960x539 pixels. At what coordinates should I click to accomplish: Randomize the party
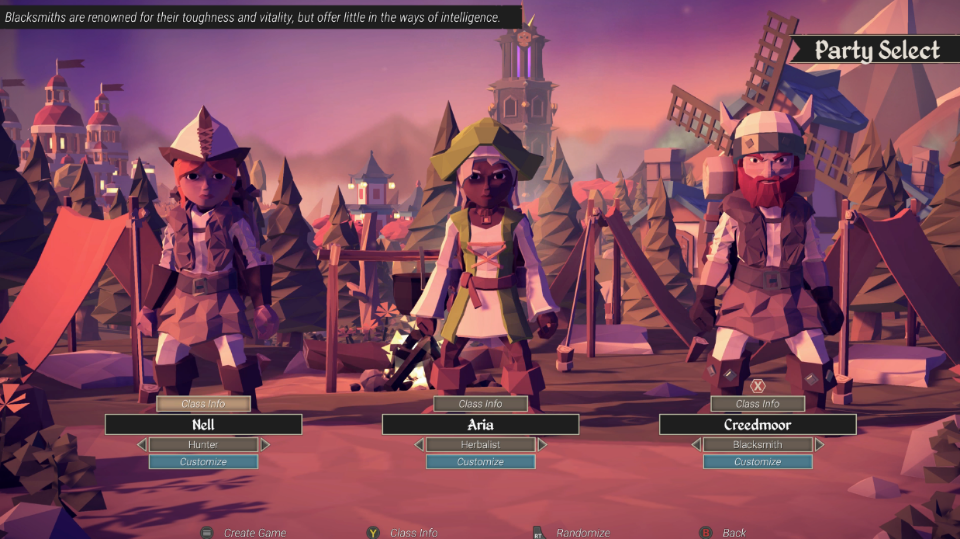(582, 533)
